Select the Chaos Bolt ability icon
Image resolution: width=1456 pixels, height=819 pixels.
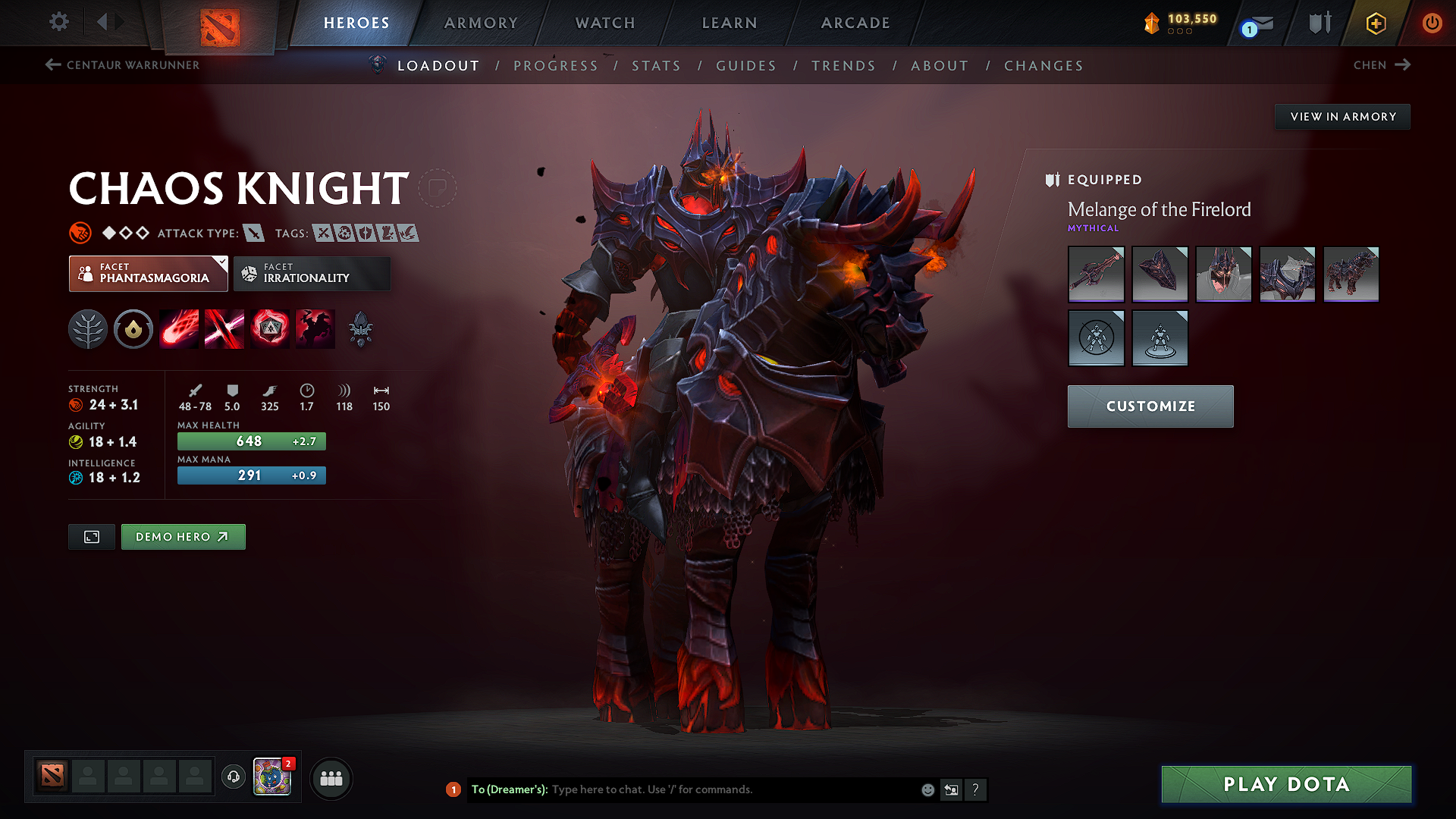[179, 328]
